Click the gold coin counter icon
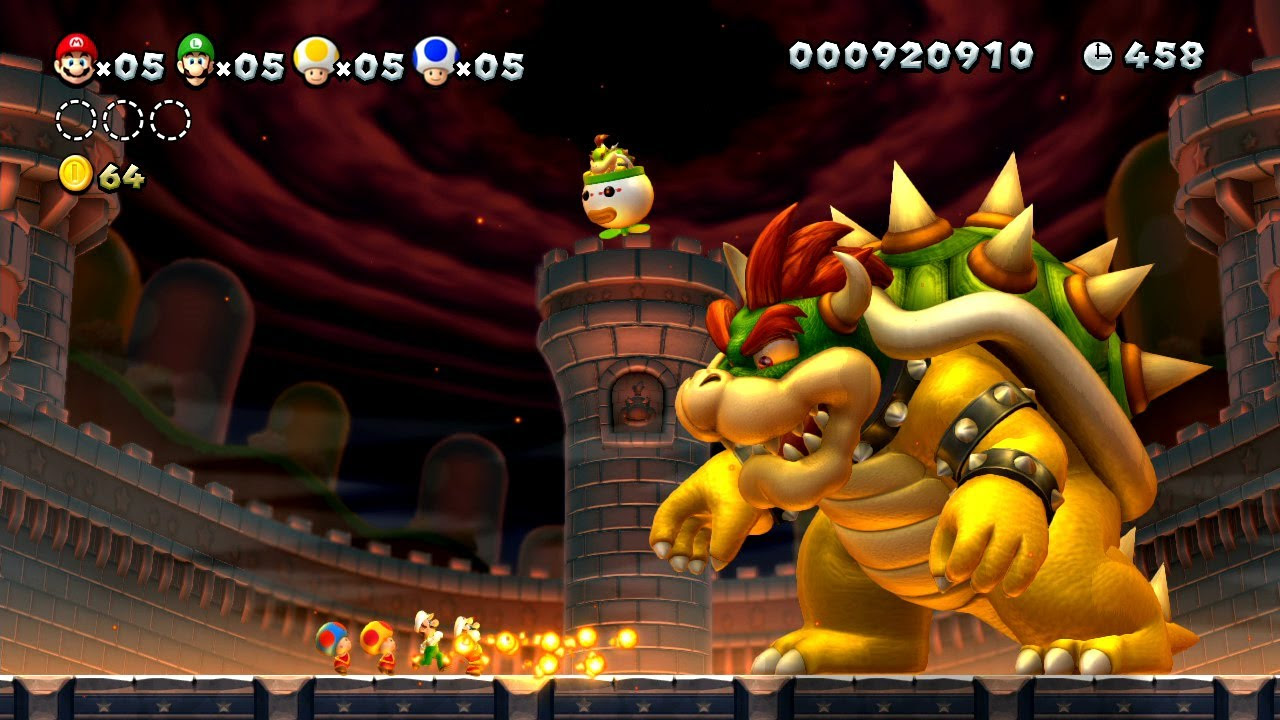 [76, 174]
